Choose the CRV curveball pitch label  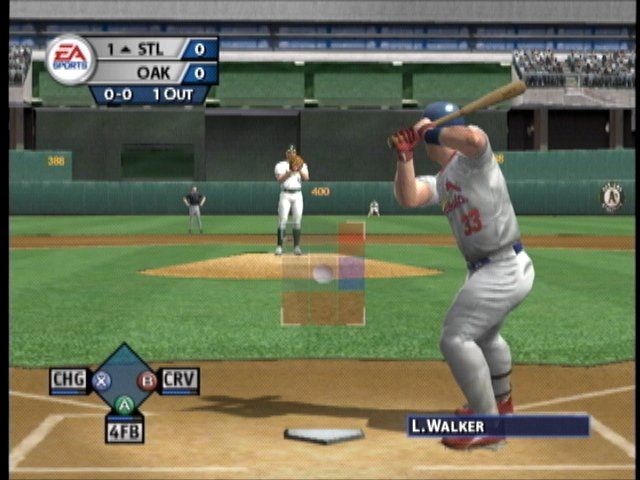click(x=180, y=380)
